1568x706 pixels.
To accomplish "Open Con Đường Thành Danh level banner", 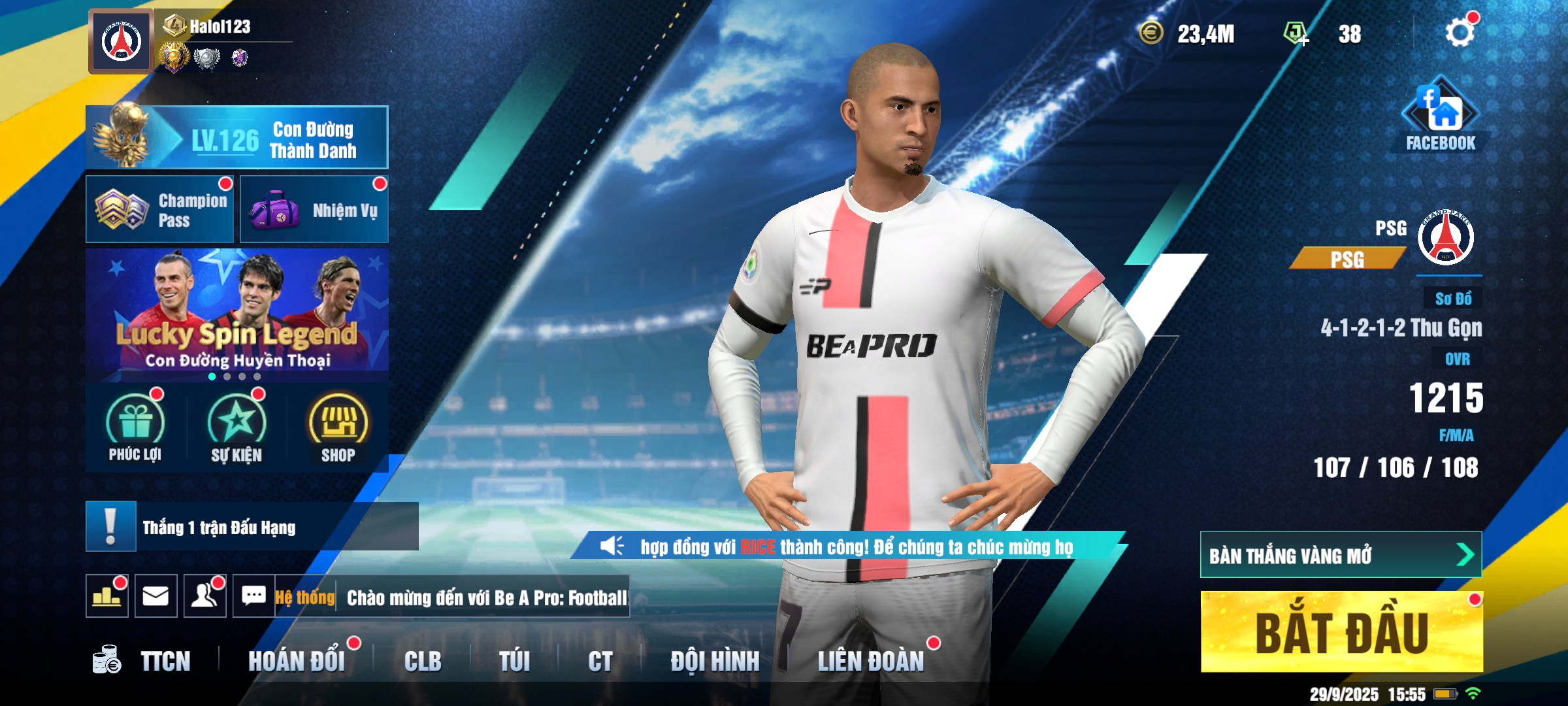I will coord(237,138).
